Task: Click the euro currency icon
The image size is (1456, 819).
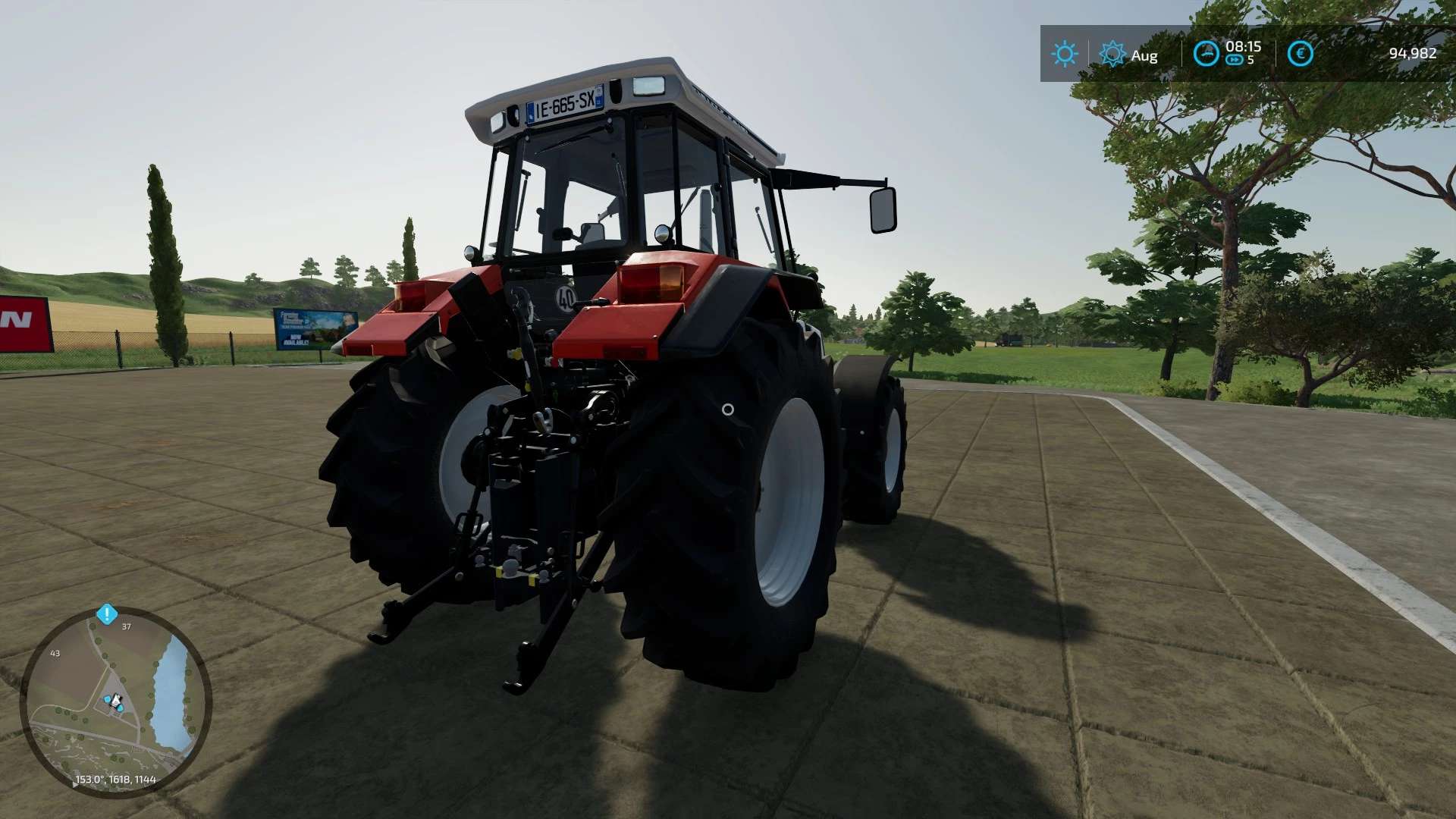Action: click(x=1301, y=53)
